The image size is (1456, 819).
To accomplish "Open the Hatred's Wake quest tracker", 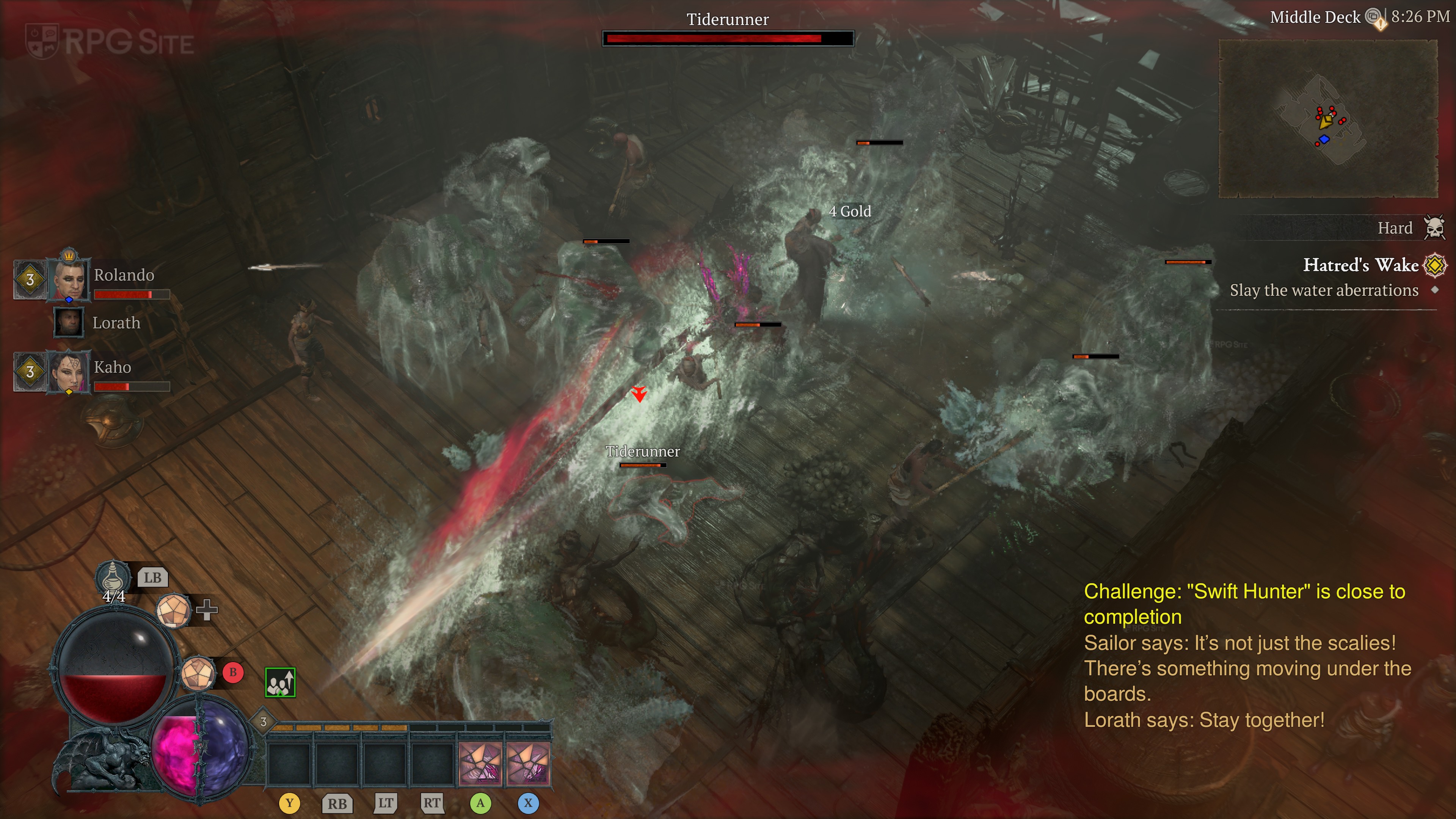I will click(1359, 265).
